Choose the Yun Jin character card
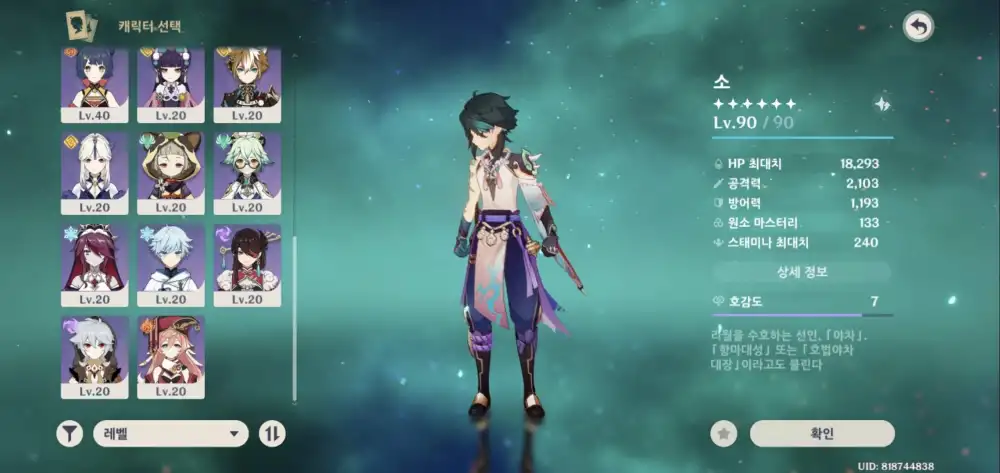The height and width of the screenshot is (473, 1000). coord(171,80)
